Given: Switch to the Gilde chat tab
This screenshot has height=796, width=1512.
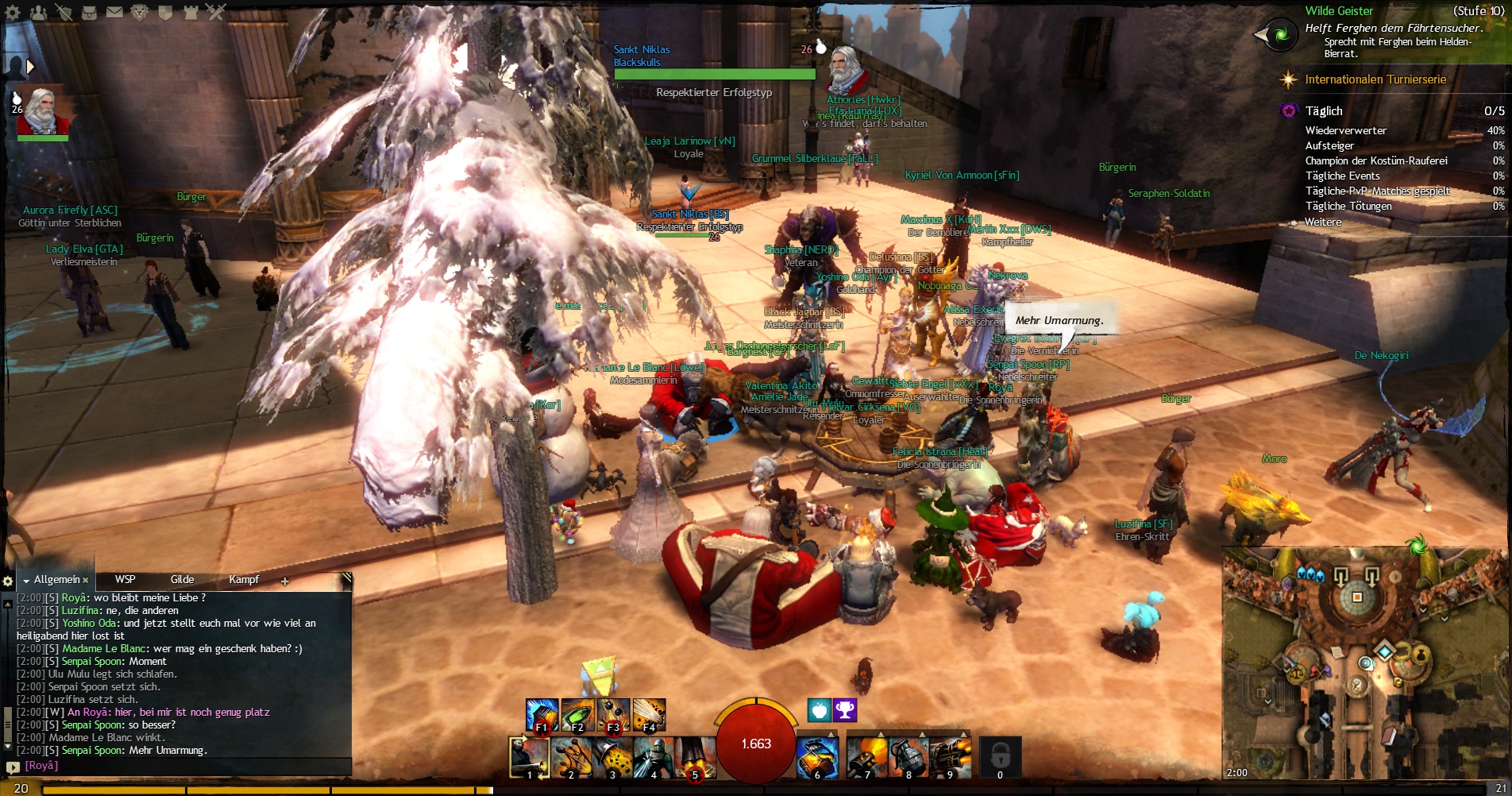Looking at the screenshot, I should click(182, 580).
